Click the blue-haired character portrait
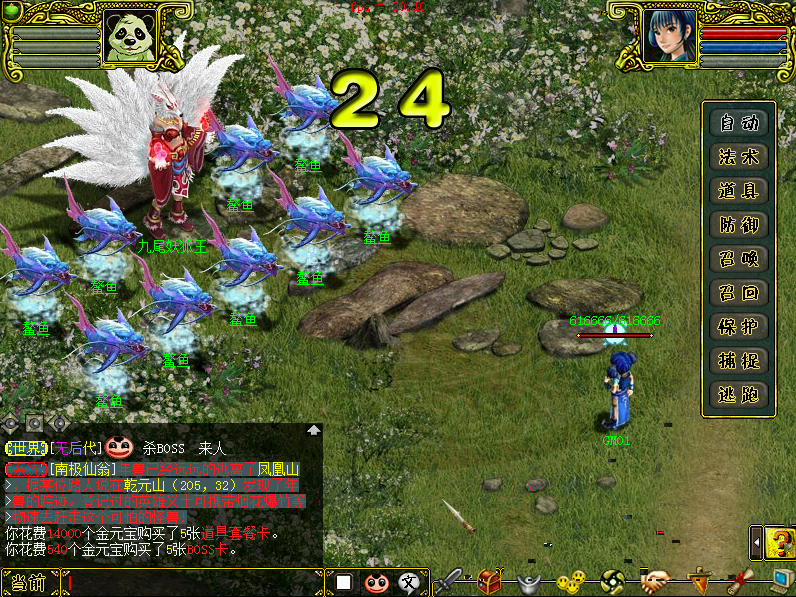This screenshot has height=597, width=796. (670, 38)
